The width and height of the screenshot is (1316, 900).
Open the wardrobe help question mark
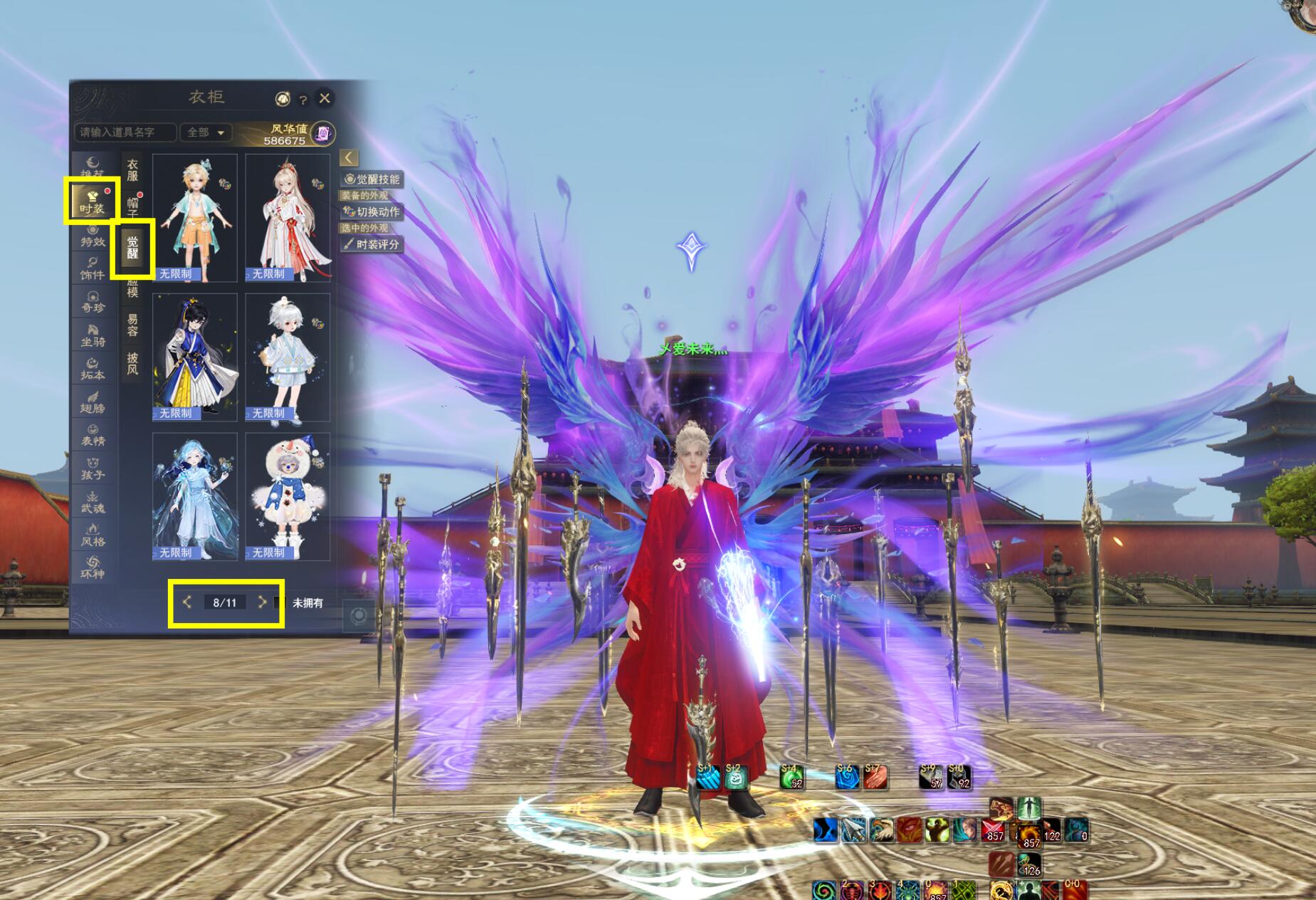coord(302,100)
